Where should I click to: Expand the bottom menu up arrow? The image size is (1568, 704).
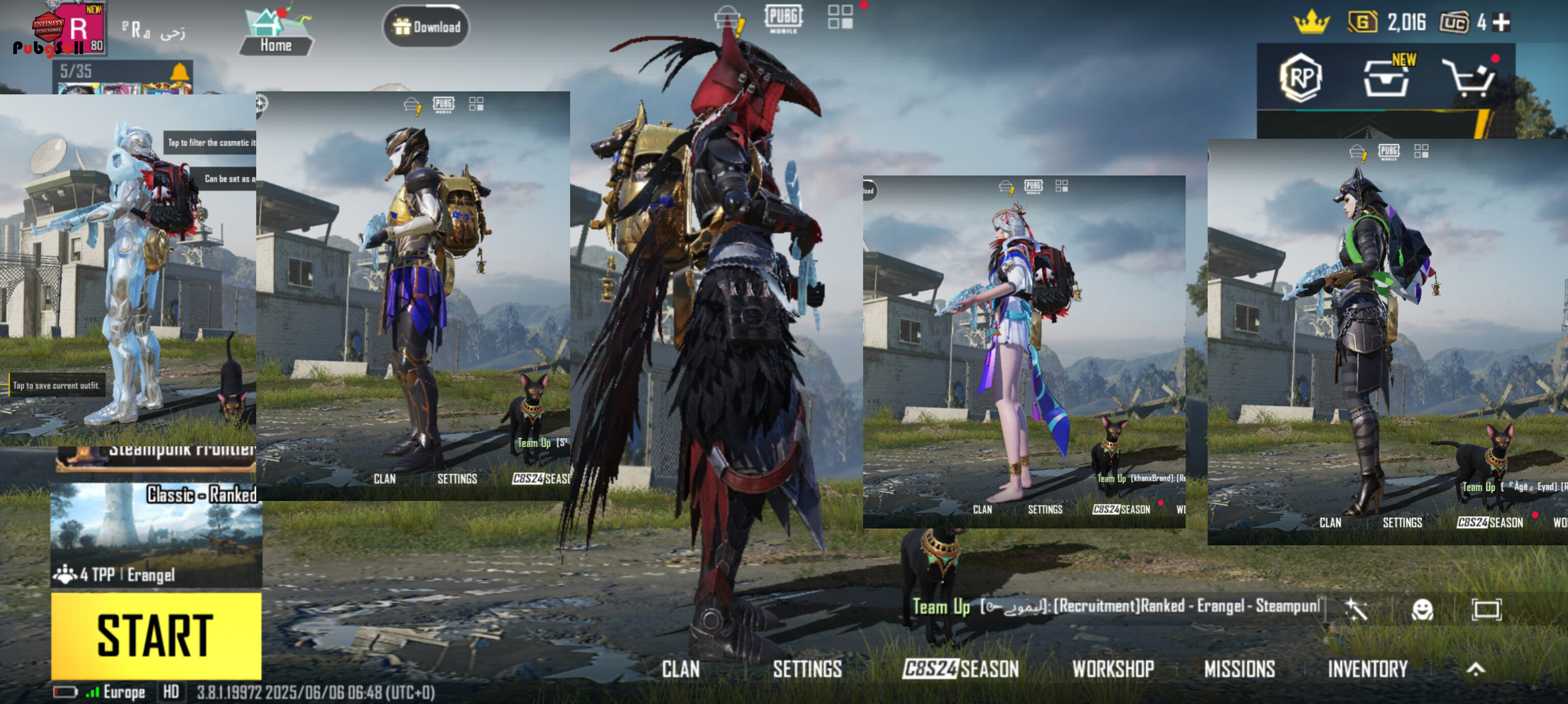tap(1476, 669)
